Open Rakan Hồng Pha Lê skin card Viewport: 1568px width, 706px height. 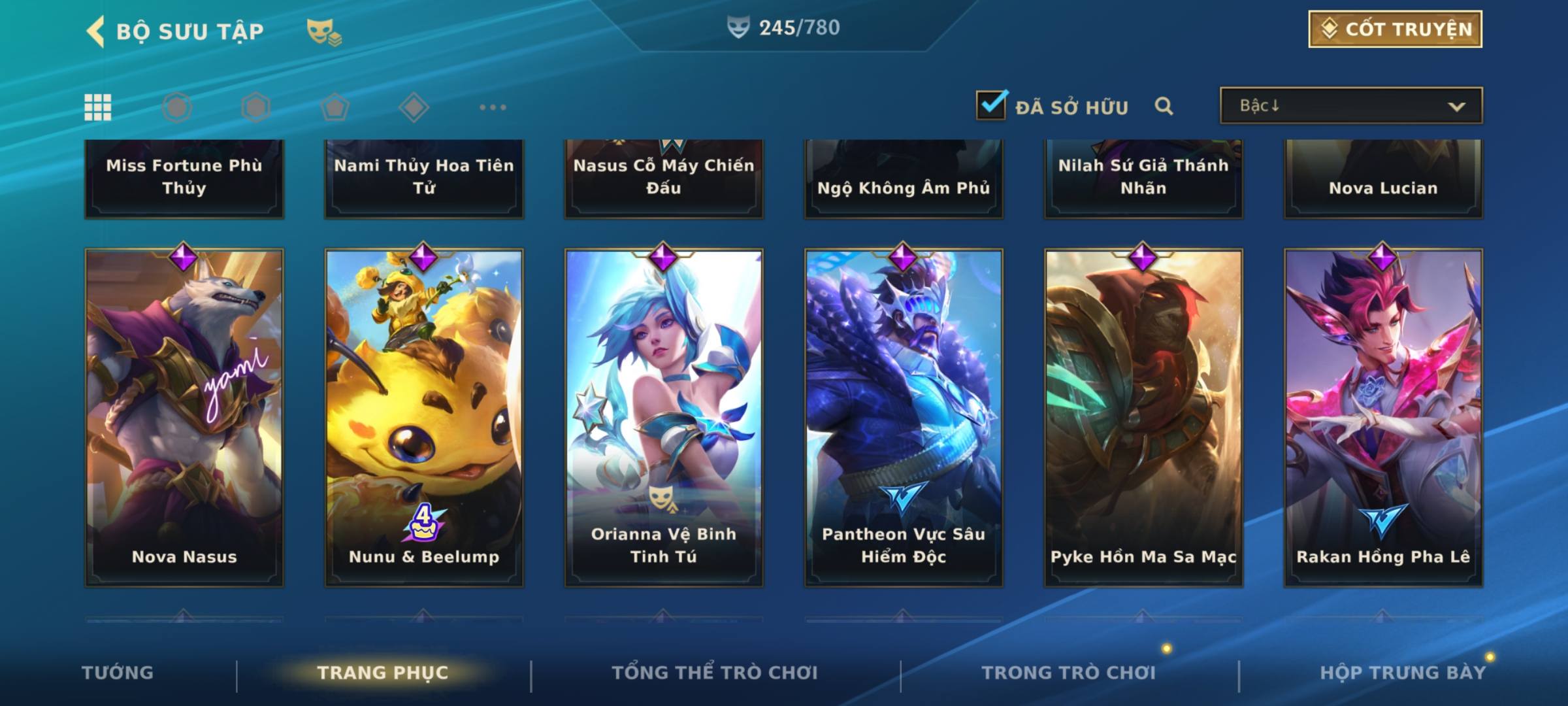tap(1383, 417)
